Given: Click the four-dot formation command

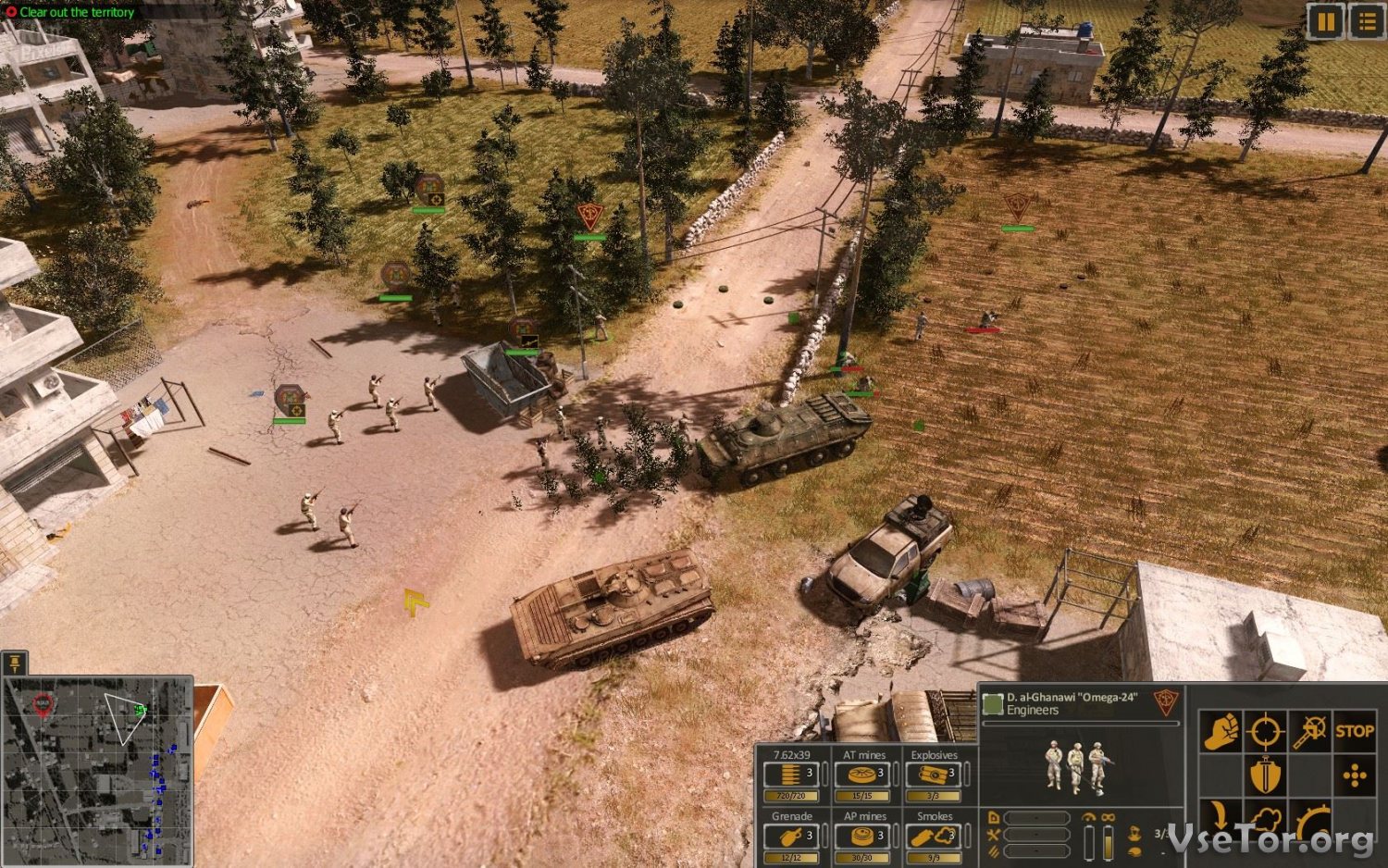Looking at the screenshot, I should (x=1354, y=775).
